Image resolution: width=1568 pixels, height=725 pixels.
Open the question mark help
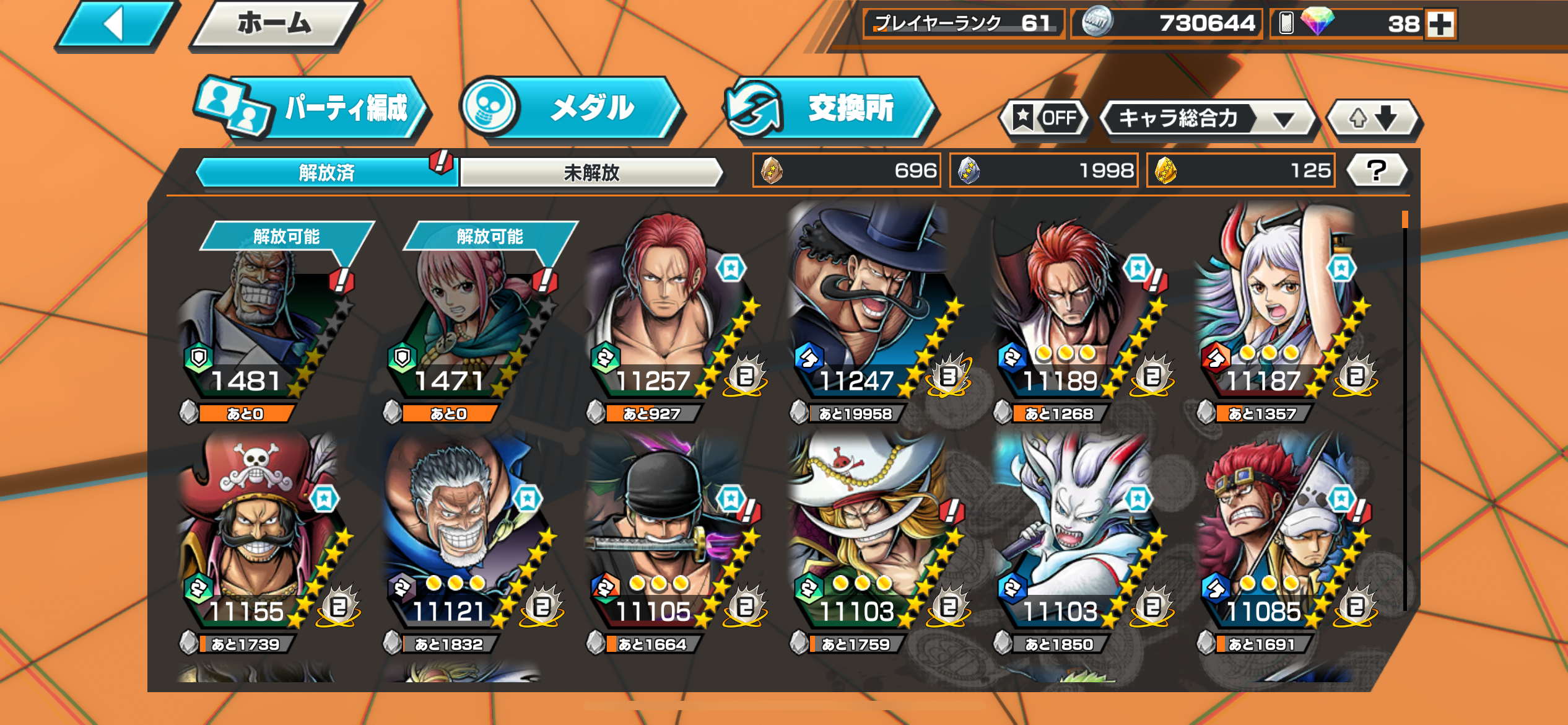[x=1377, y=170]
